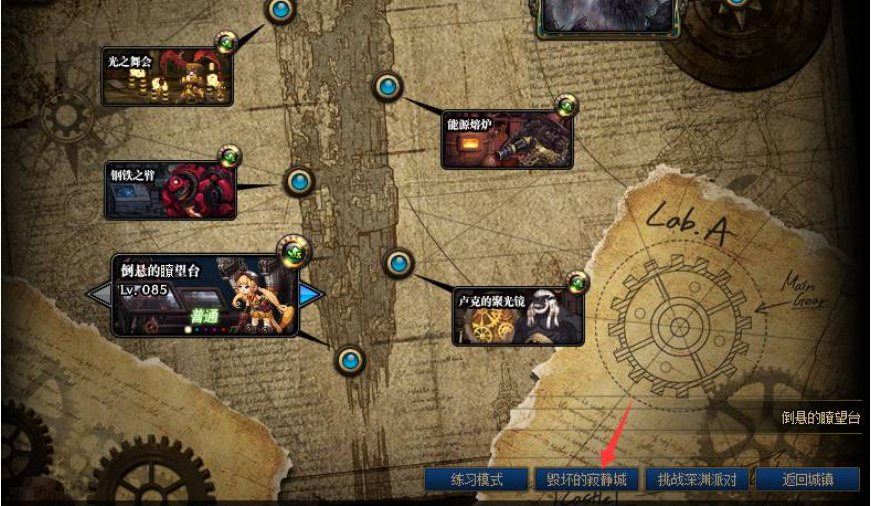Screen dimensions: 872x506
Task: Raise difficulty with the blue right arrow
Action: pos(312,294)
